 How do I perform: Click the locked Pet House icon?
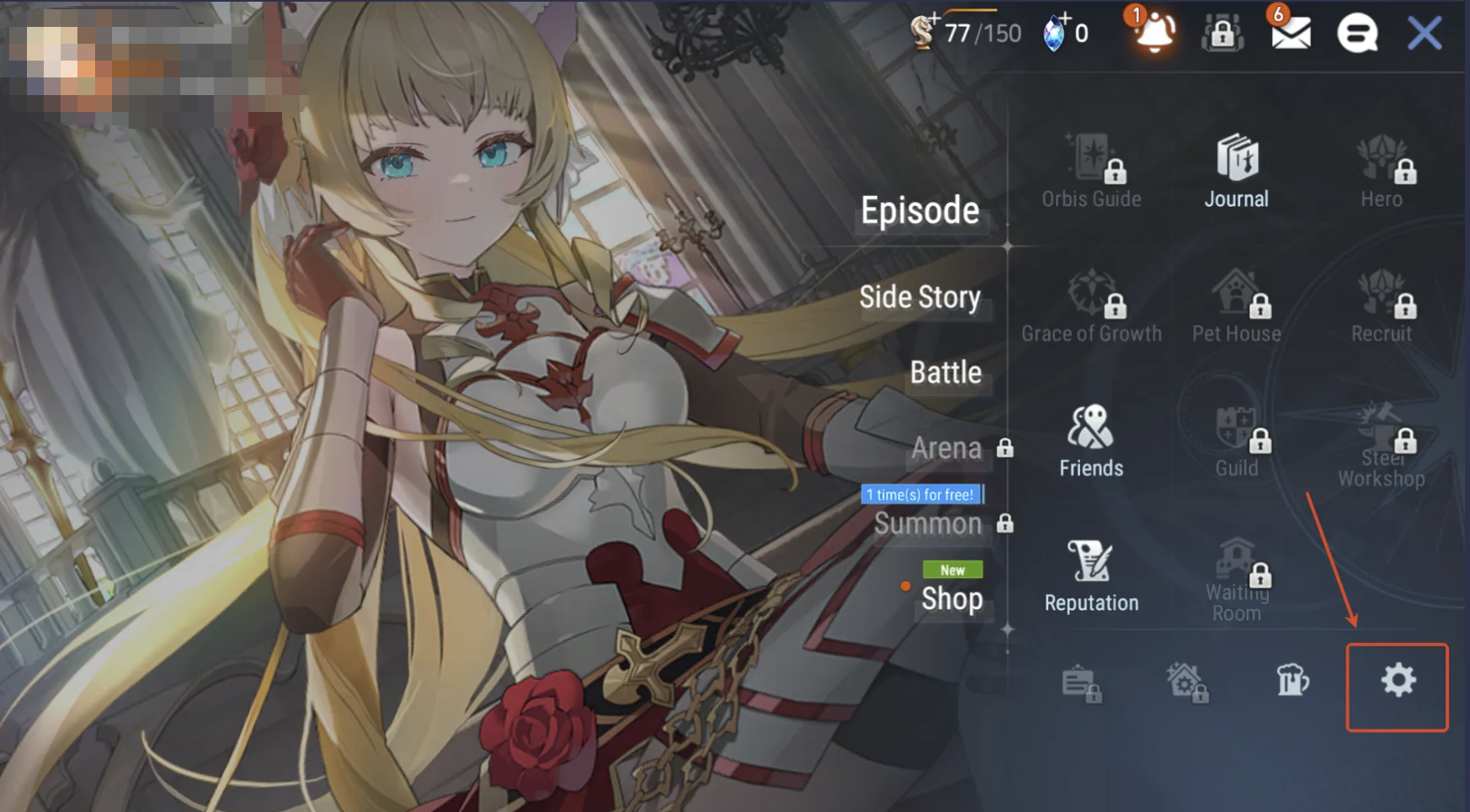click(x=1236, y=306)
